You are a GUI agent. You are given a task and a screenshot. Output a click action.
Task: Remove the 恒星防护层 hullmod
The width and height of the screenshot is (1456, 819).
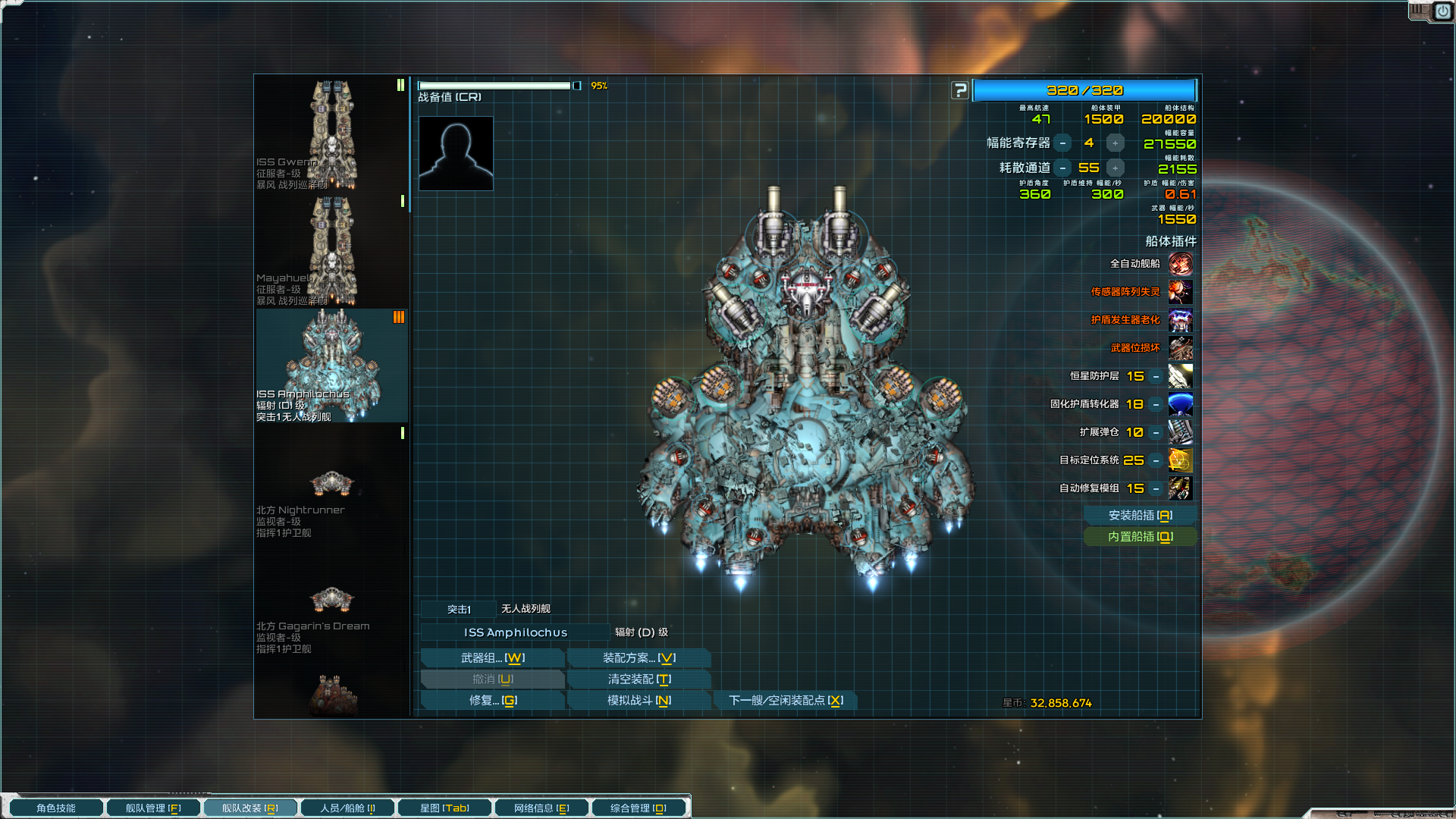click(1156, 377)
